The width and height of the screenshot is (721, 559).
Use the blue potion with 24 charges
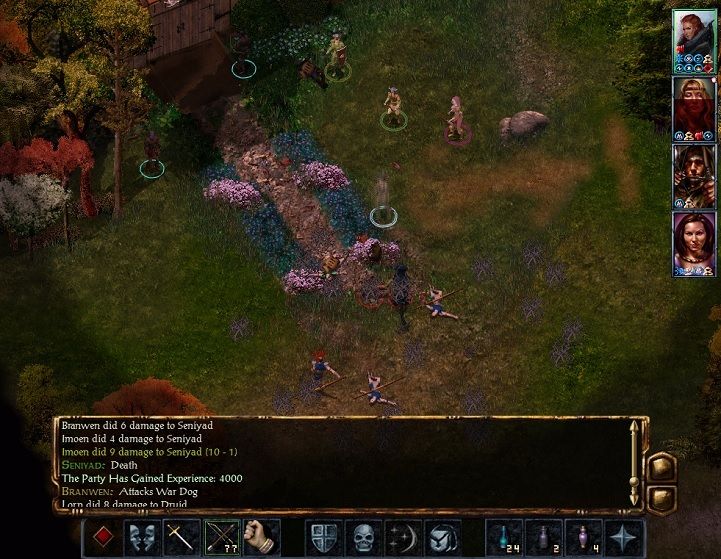504,537
